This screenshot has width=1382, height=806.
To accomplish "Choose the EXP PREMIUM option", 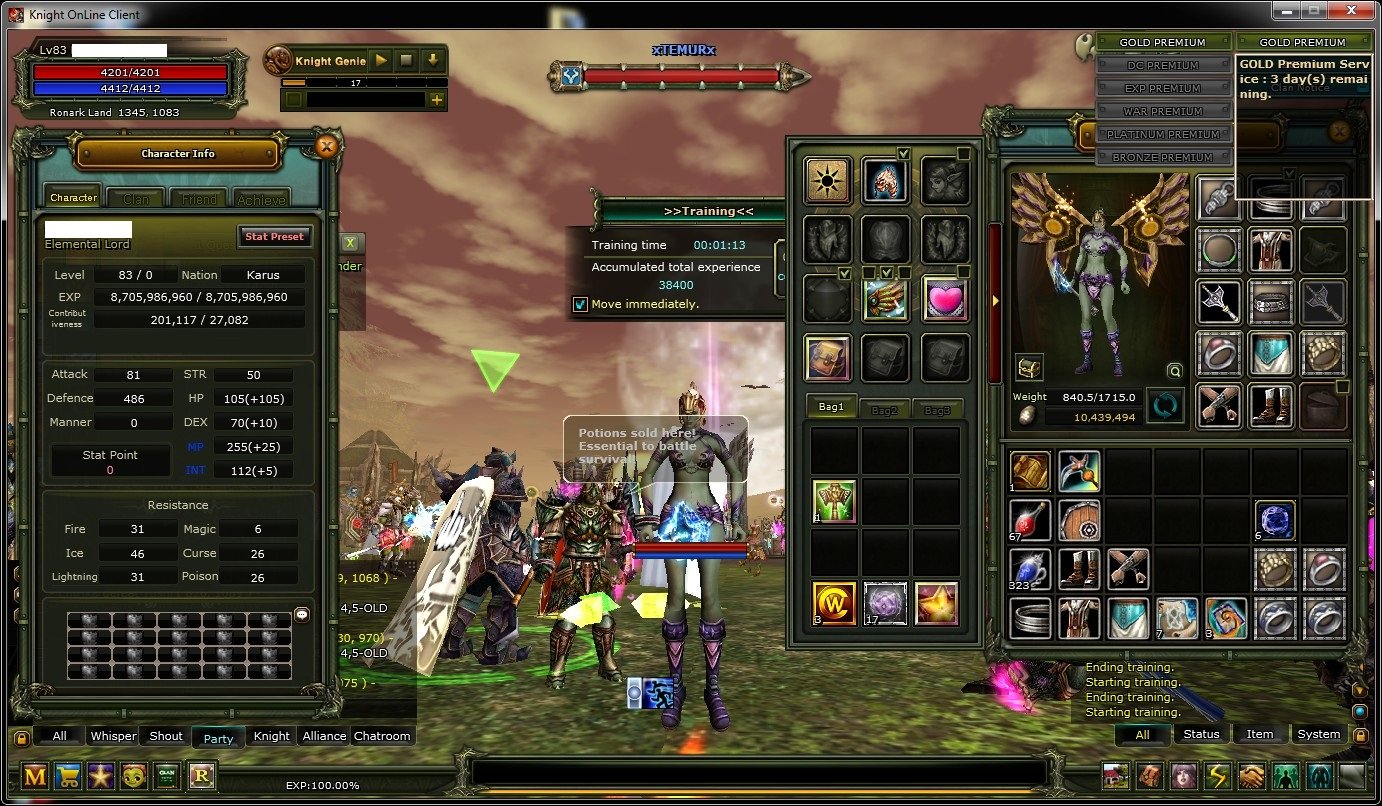I will 1162,88.
